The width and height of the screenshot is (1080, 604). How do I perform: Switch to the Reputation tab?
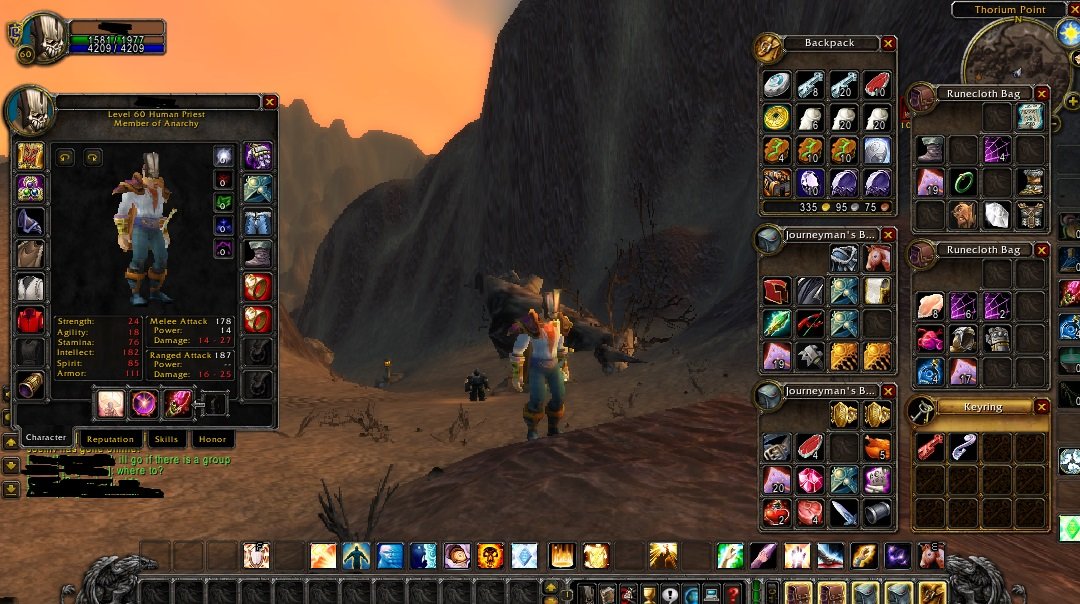coord(110,439)
